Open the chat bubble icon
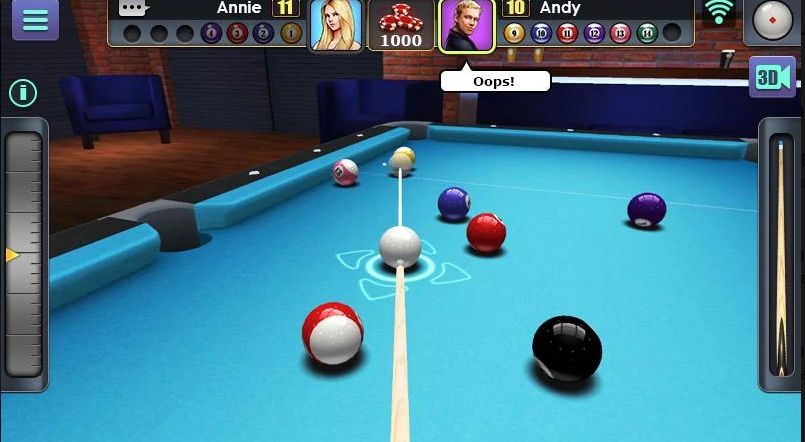 click(134, 9)
